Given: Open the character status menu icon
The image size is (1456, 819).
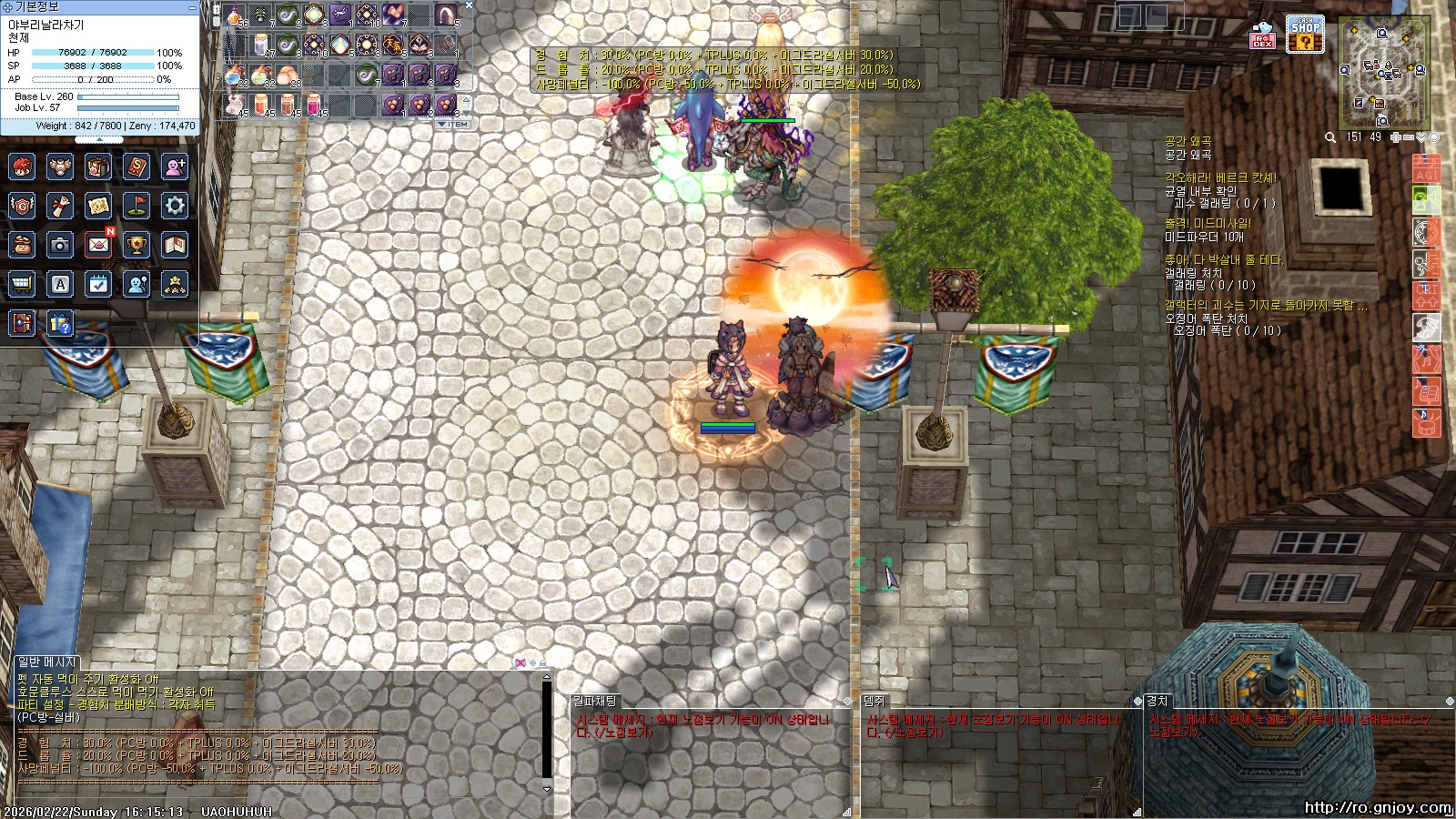Looking at the screenshot, I should 22,167.
